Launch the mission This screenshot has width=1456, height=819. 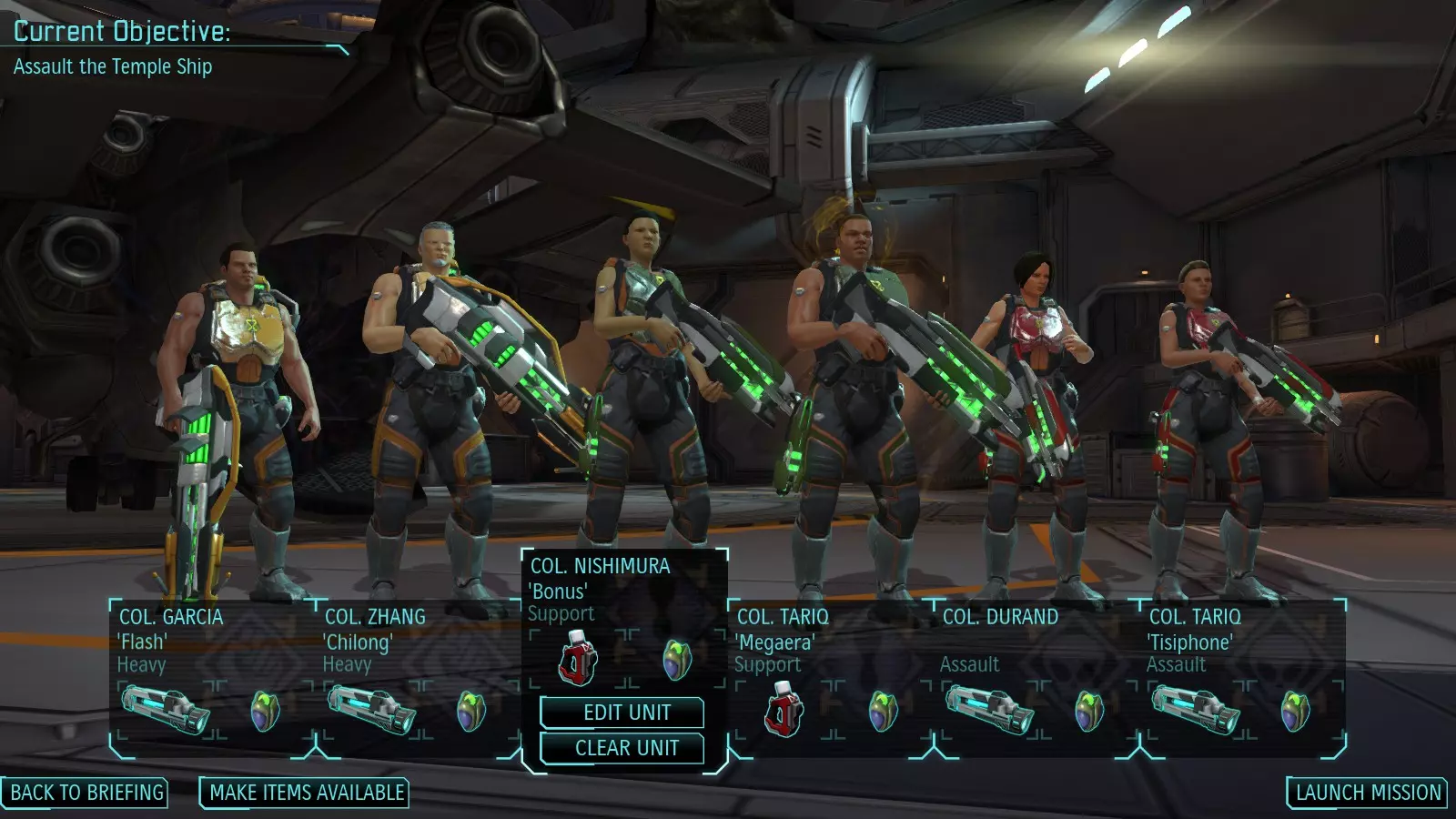coord(1368,793)
